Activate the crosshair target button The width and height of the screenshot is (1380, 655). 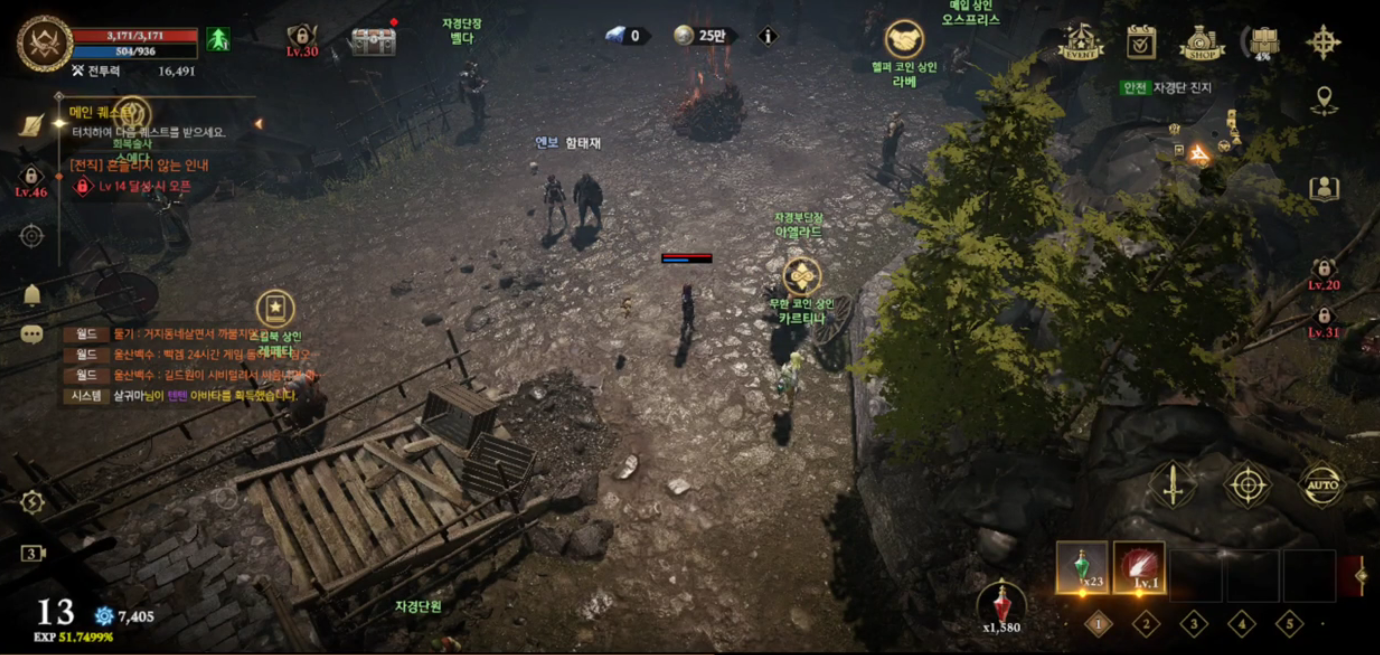(1248, 485)
